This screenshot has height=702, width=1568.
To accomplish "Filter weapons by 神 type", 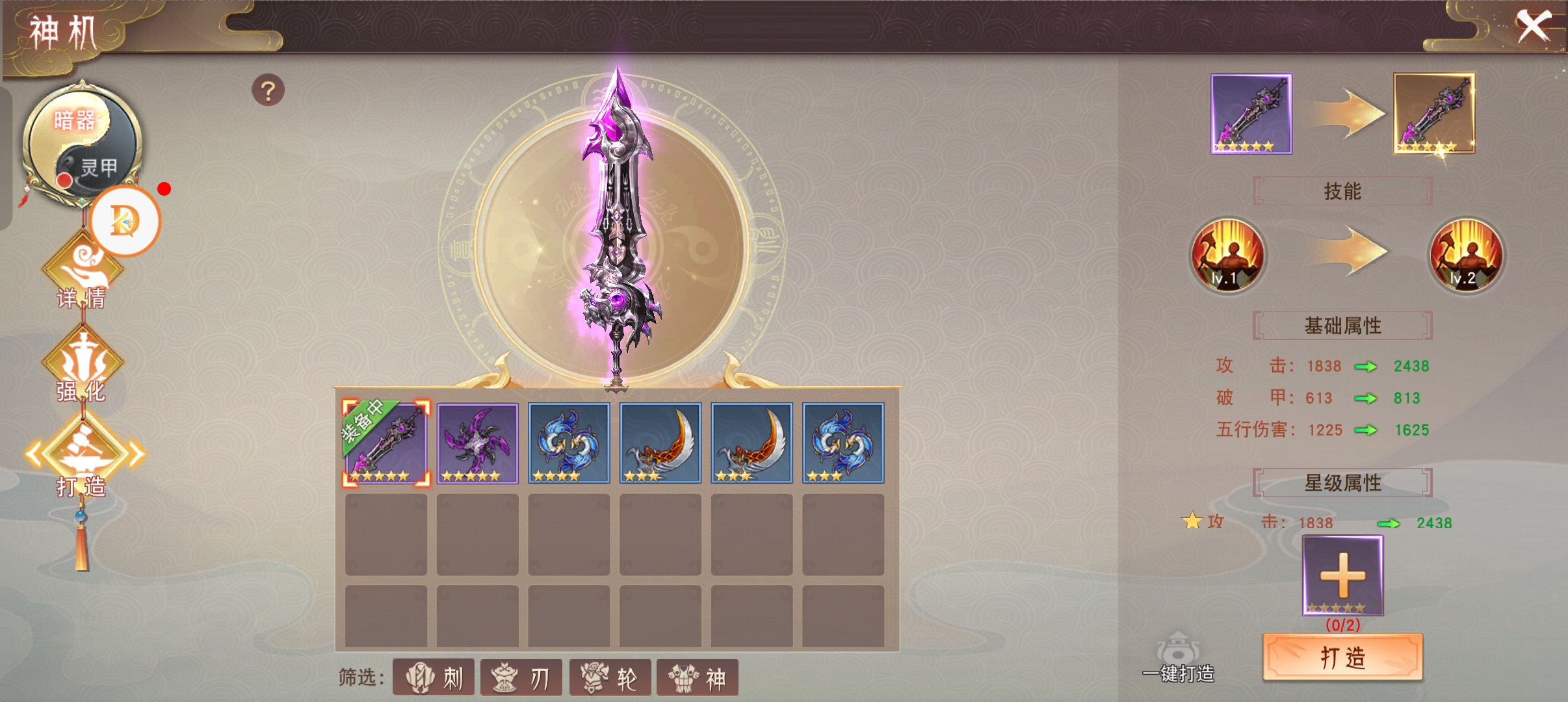I will 697,678.
